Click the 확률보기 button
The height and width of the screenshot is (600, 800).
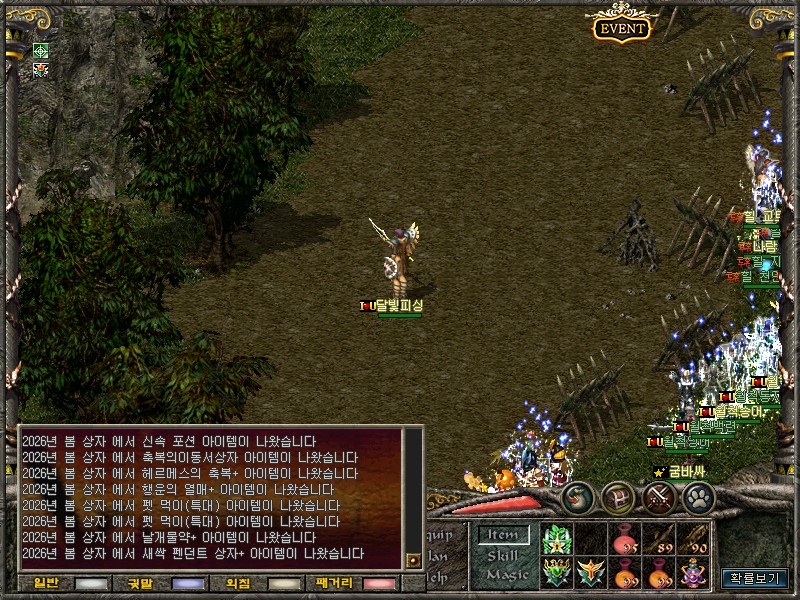click(x=755, y=577)
